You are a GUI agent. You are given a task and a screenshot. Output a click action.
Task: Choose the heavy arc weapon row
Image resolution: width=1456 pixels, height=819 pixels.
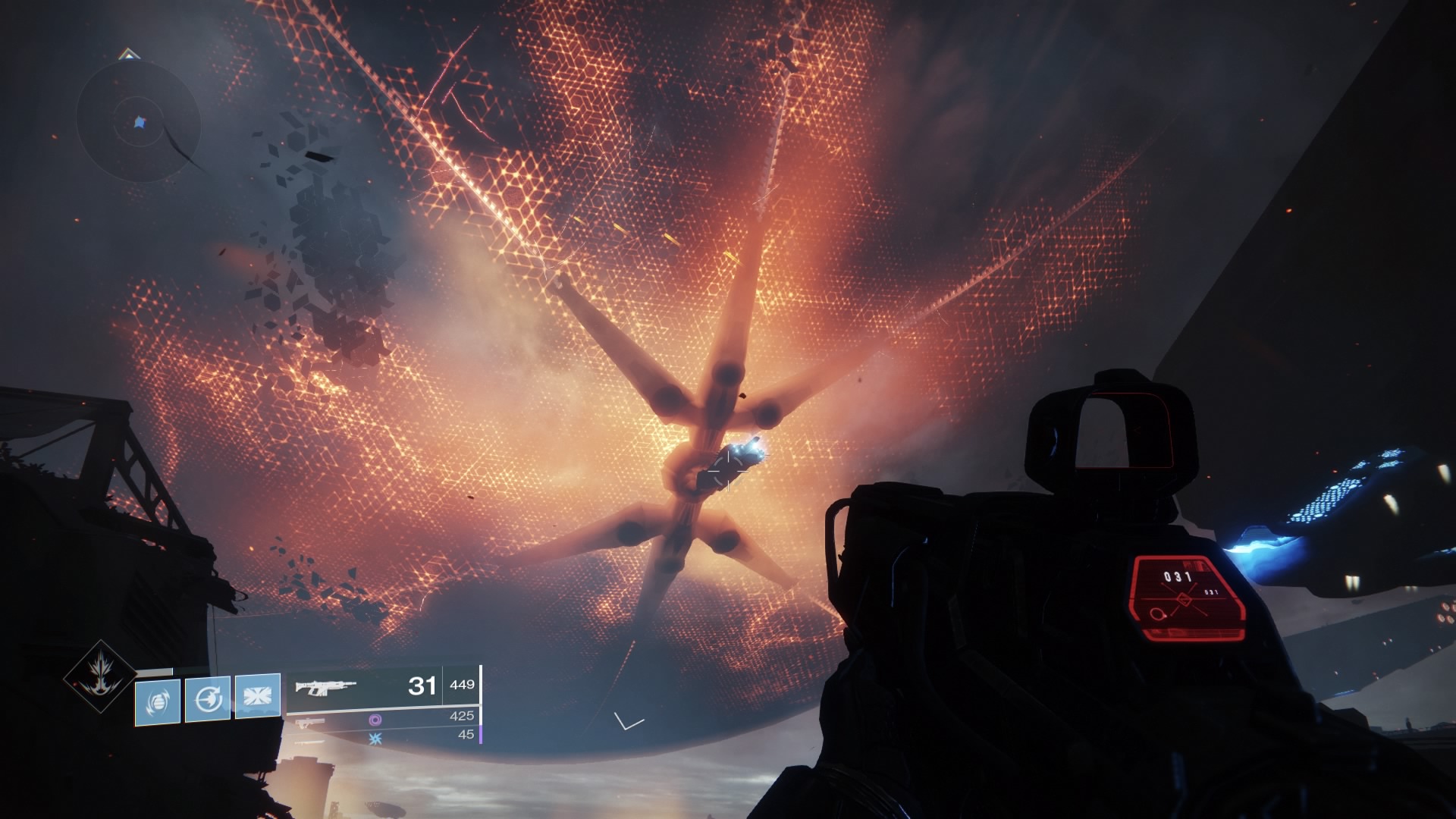382,736
